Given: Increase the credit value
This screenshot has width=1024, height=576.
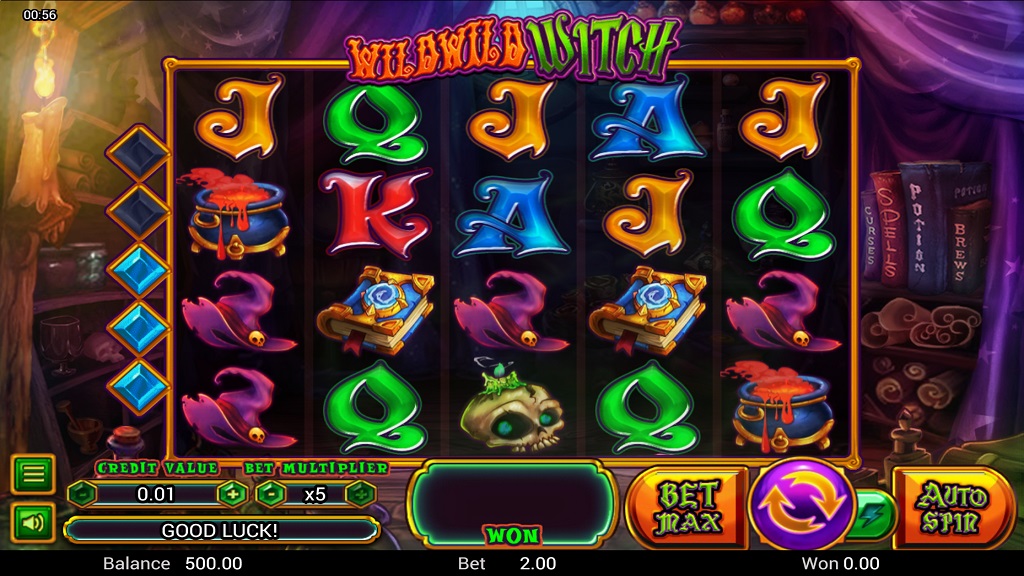Looking at the screenshot, I should [232, 493].
